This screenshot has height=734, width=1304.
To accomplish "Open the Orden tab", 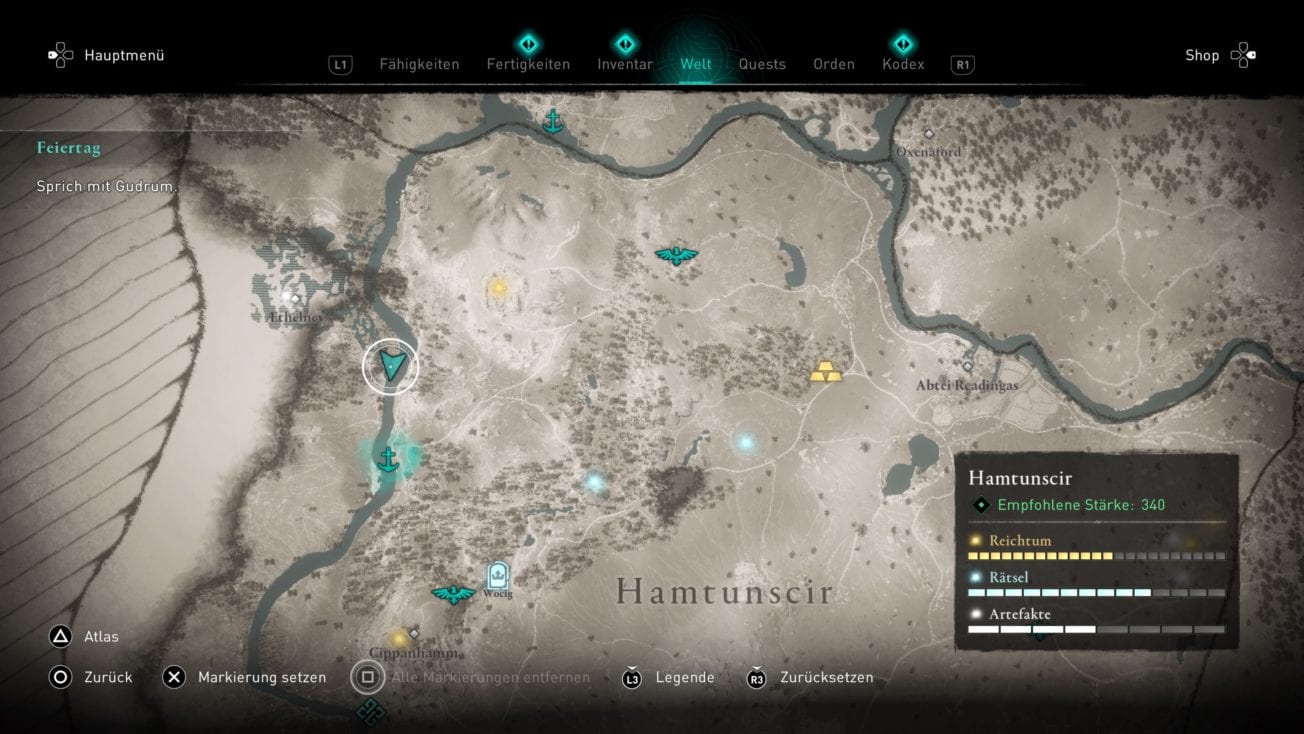I will click(833, 63).
